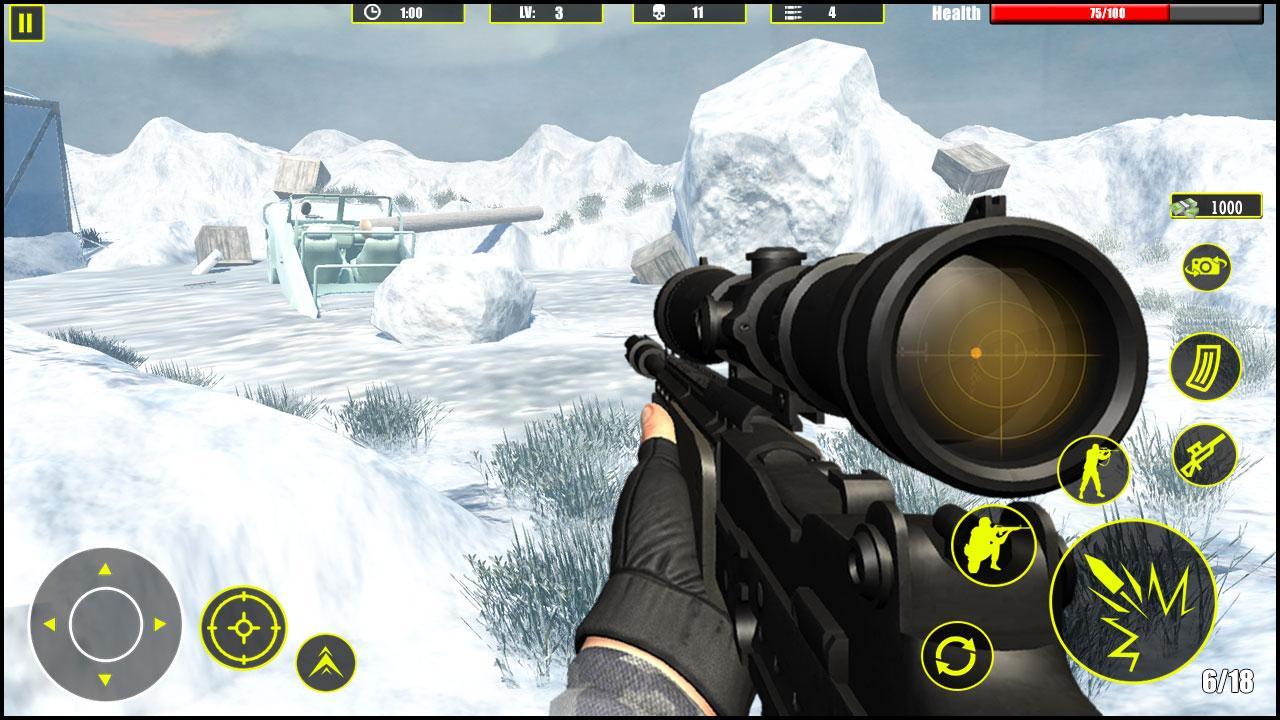Fire the weapon with the bullet button
The height and width of the screenshot is (720, 1280).
click(x=1133, y=602)
